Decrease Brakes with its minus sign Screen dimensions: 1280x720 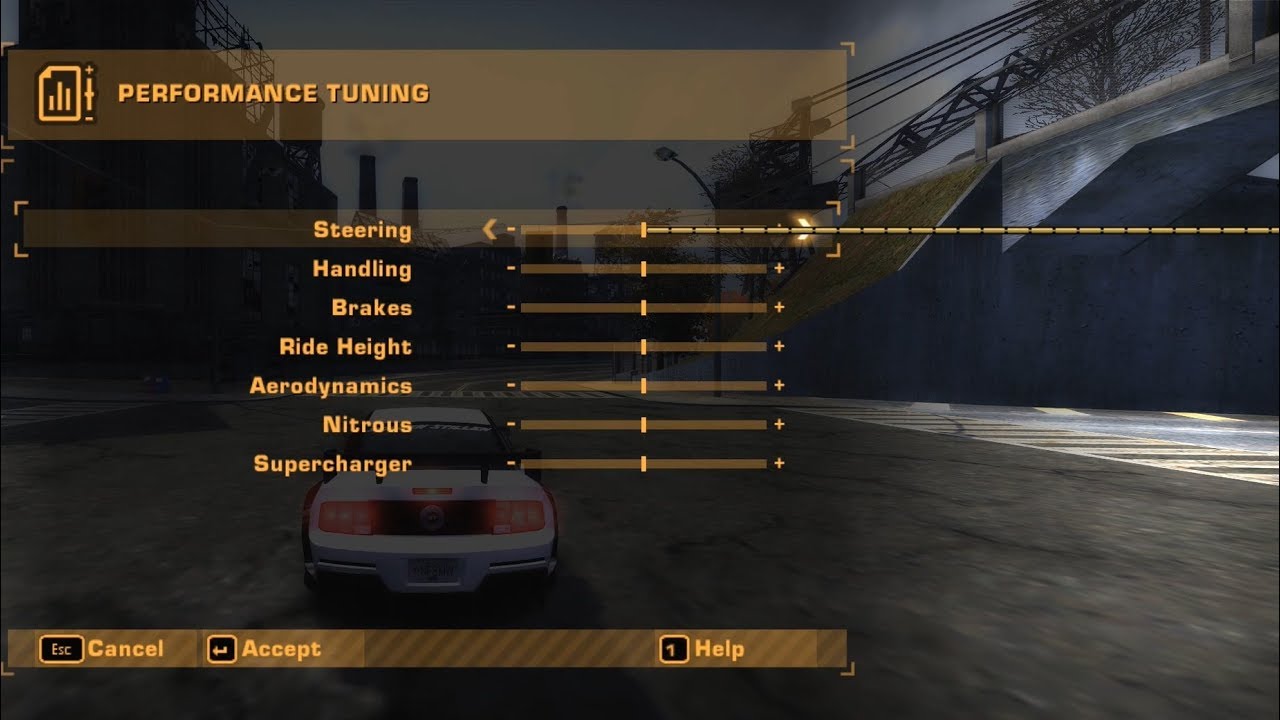(x=511, y=308)
